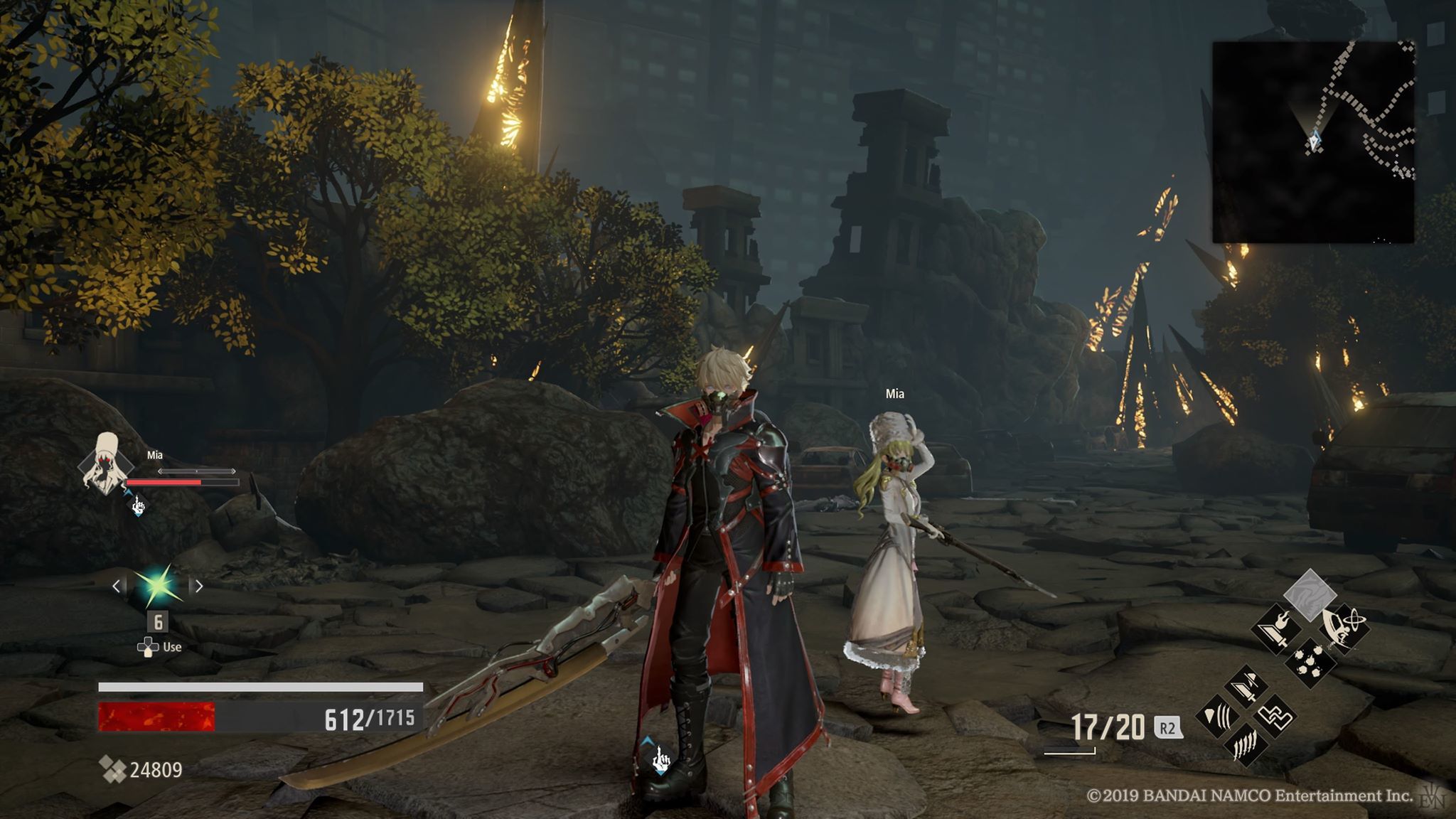Click the right arrow to cycle items
Screen dimensions: 1456x819
pyautogui.click(x=198, y=585)
